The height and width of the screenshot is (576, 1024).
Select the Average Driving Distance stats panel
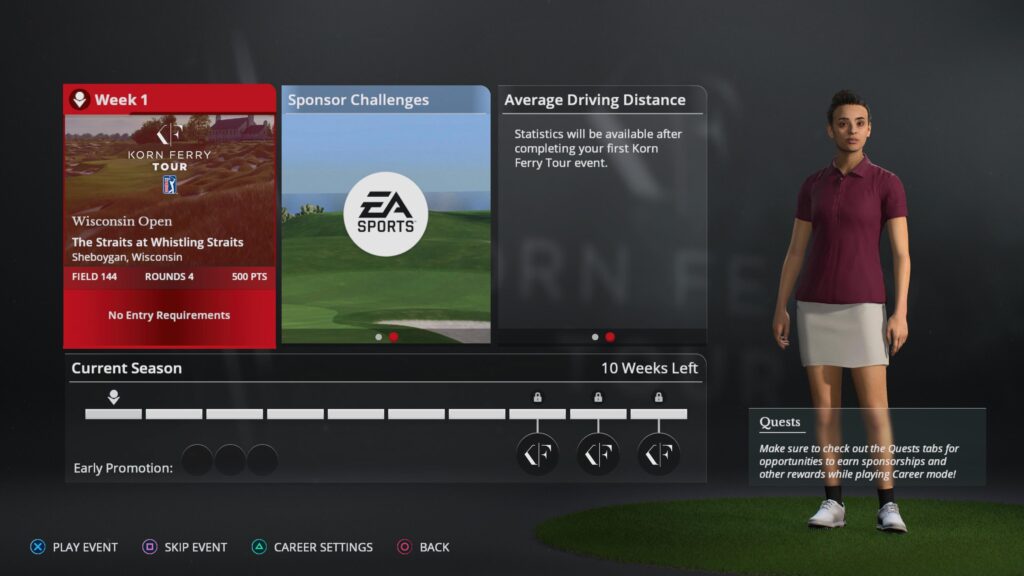point(602,215)
